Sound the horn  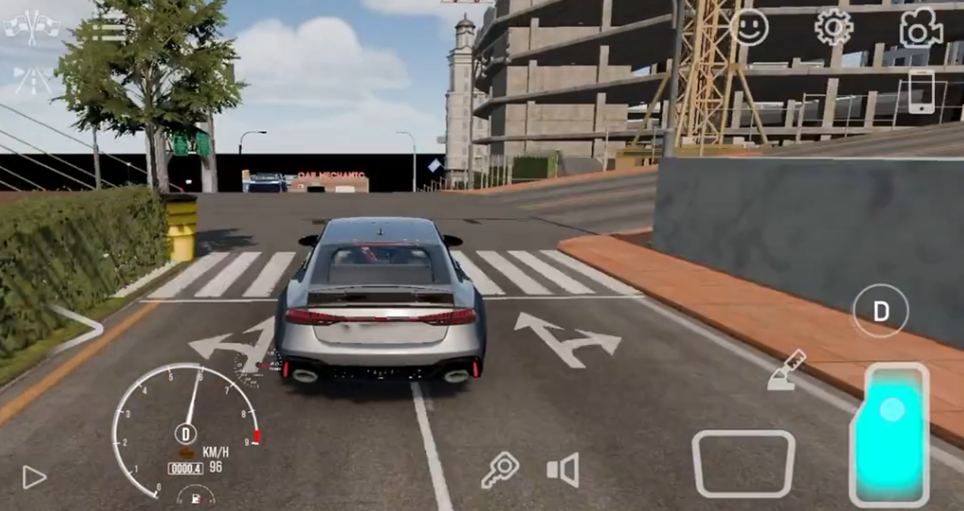[x=563, y=469]
